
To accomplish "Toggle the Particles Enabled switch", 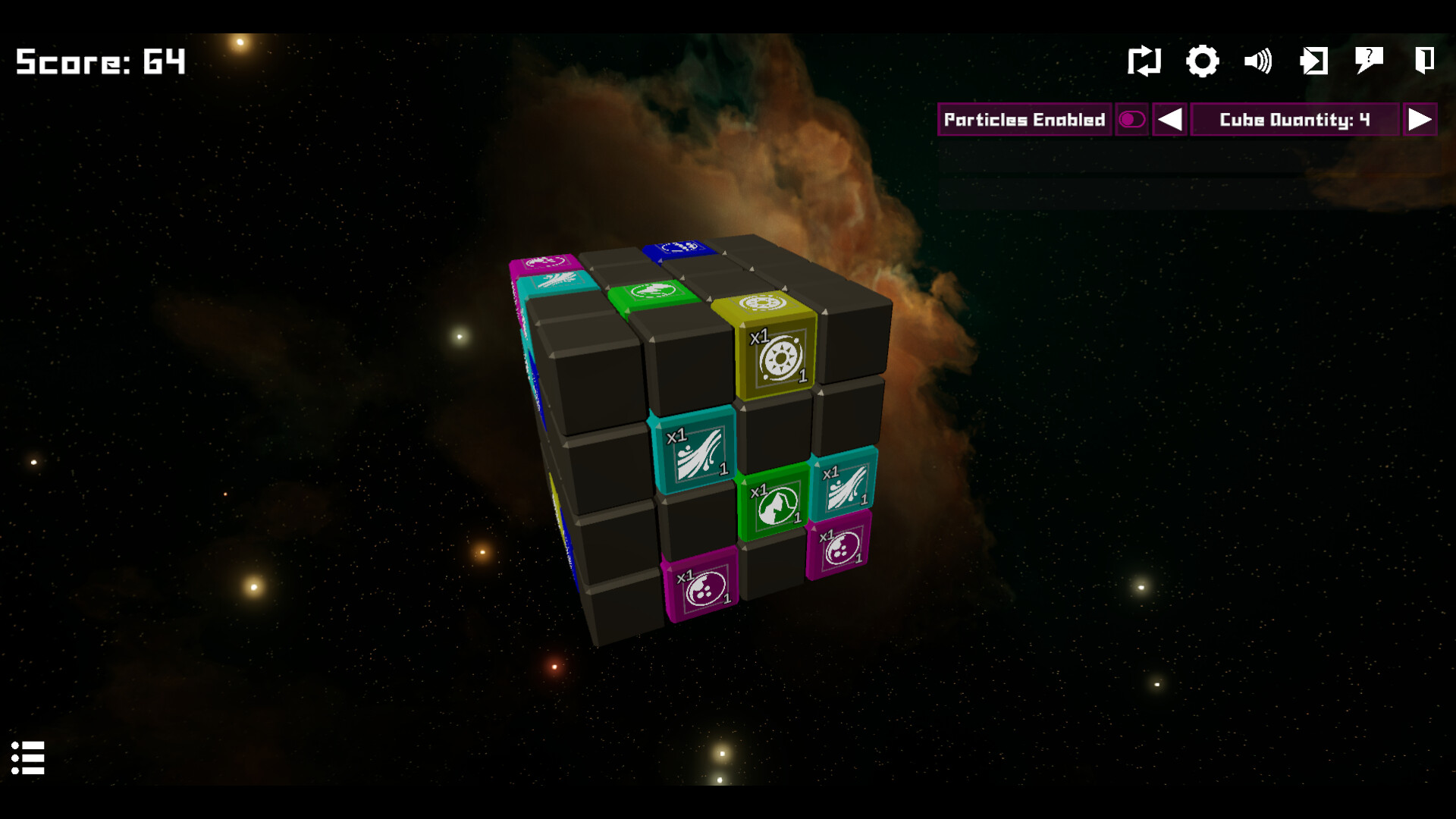I will [1131, 119].
